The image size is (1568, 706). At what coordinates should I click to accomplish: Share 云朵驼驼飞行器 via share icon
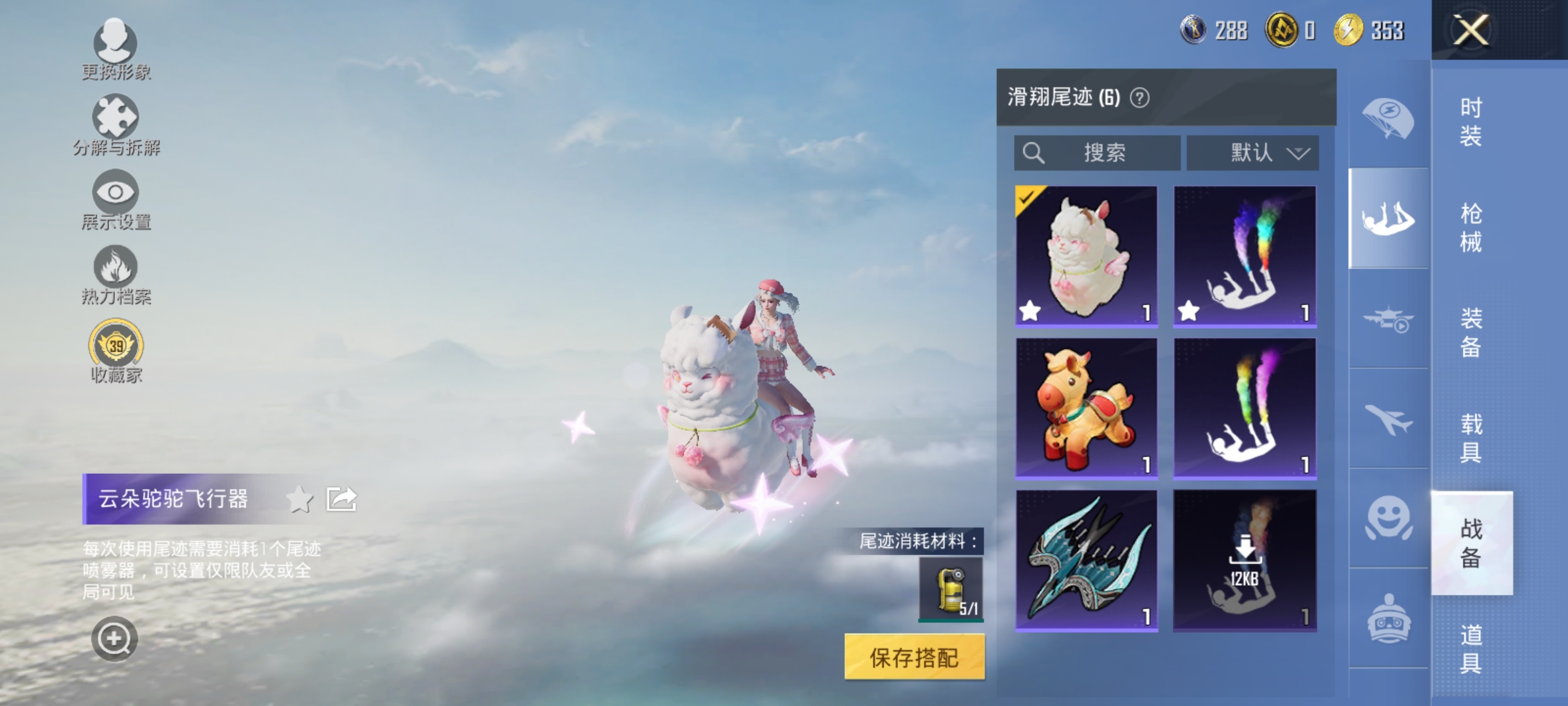pos(340,497)
